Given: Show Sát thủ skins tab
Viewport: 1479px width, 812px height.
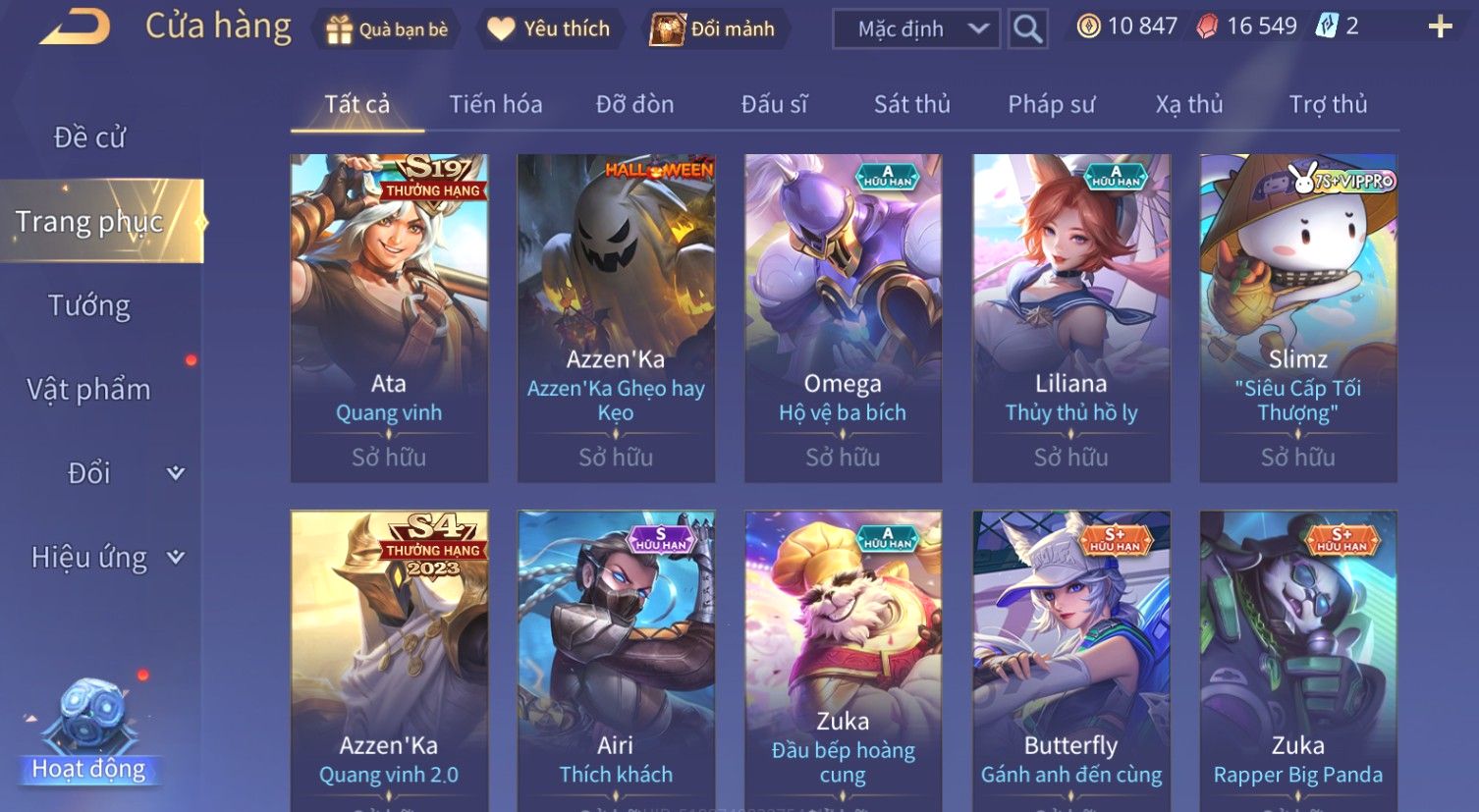Looking at the screenshot, I should (x=911, y=104).
